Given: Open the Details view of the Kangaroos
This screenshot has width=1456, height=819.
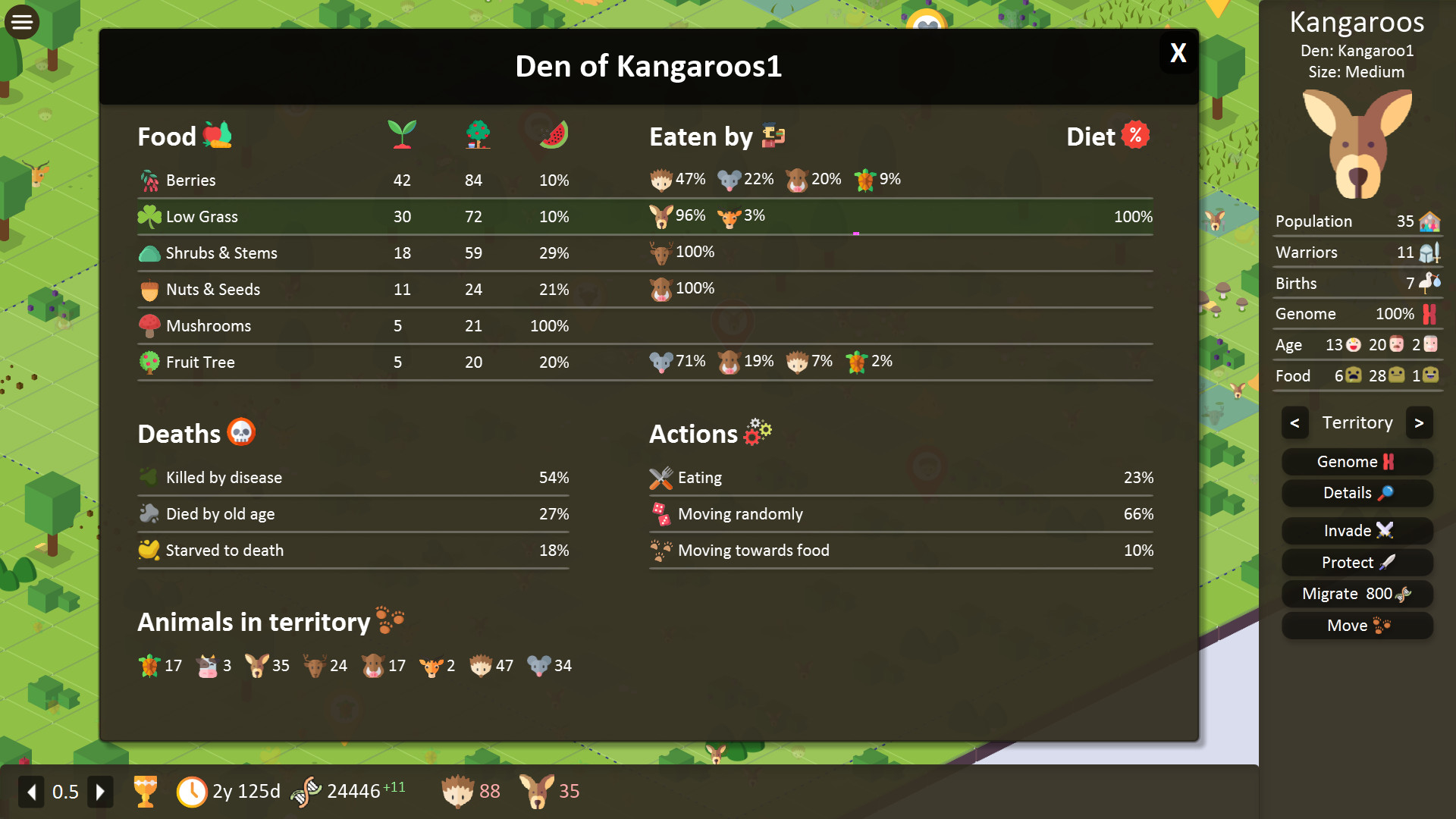Looking at the screenshot, I should click(1357, 493).
